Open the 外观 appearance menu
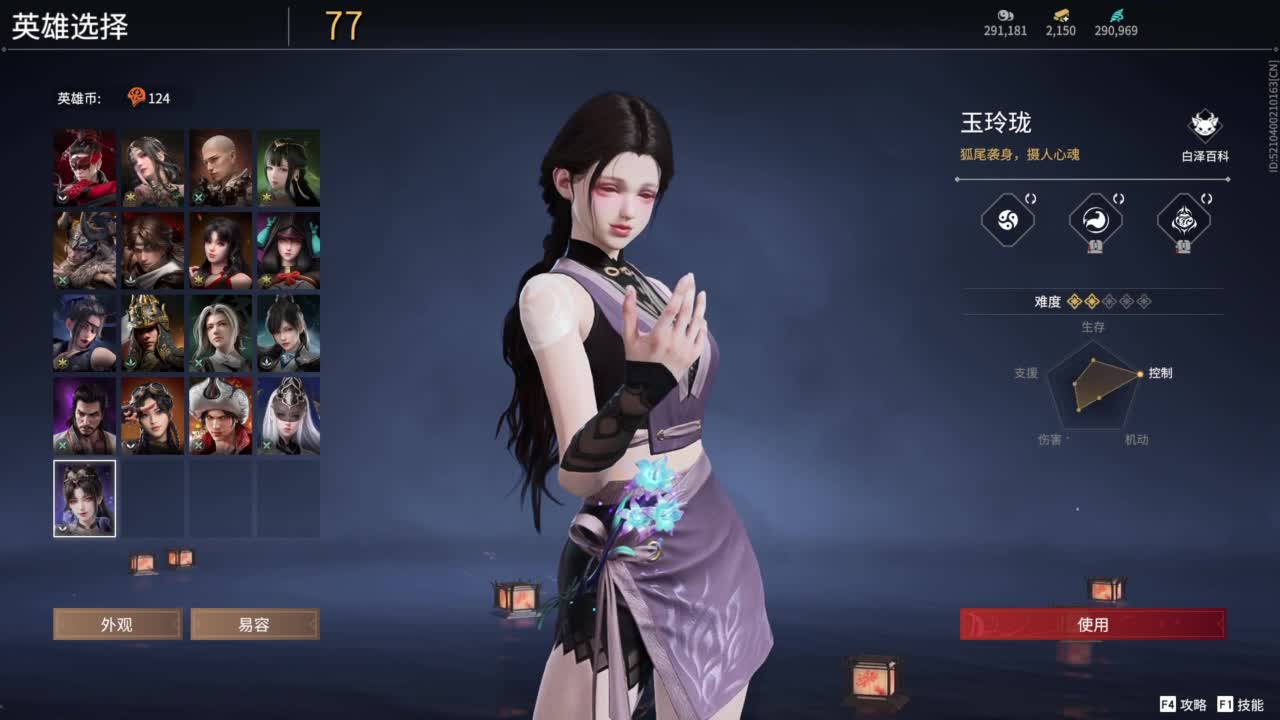 [117, 624]
